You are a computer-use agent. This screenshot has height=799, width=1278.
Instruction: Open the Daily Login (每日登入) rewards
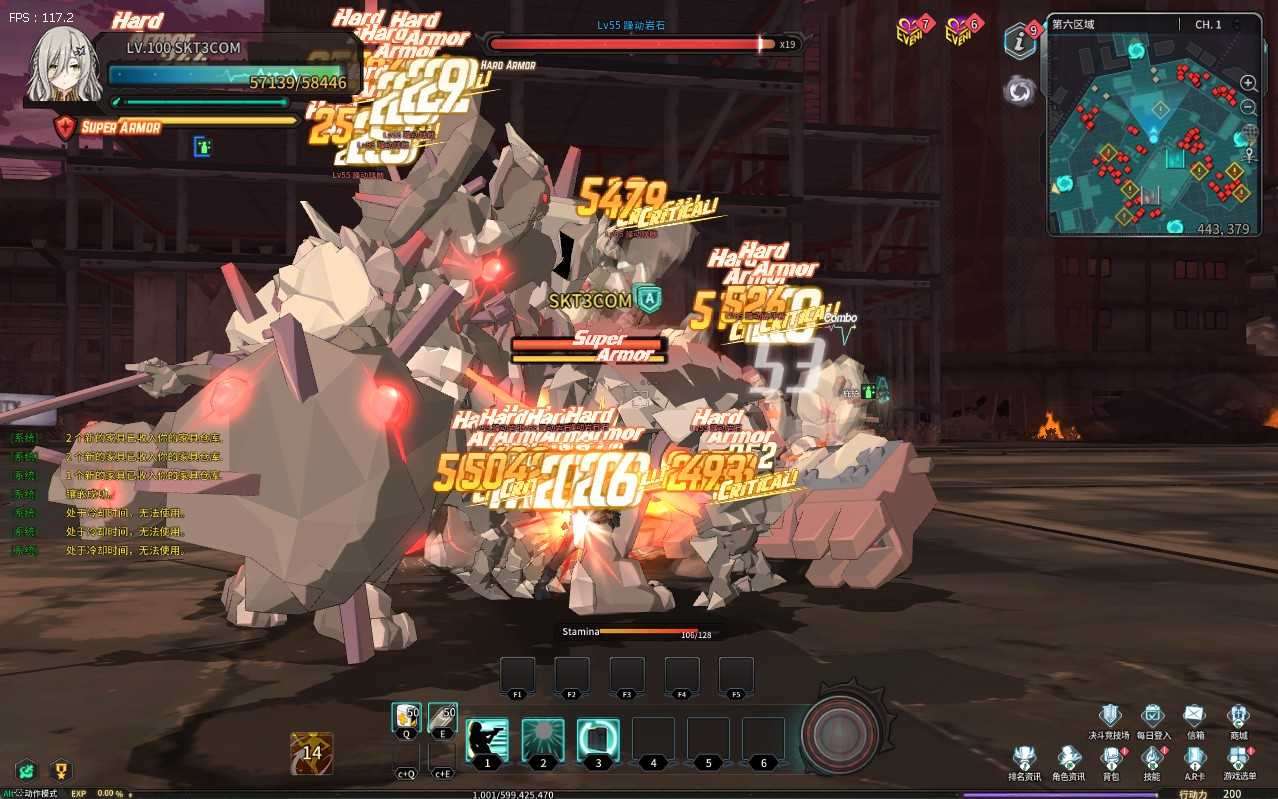point(1153,716)
